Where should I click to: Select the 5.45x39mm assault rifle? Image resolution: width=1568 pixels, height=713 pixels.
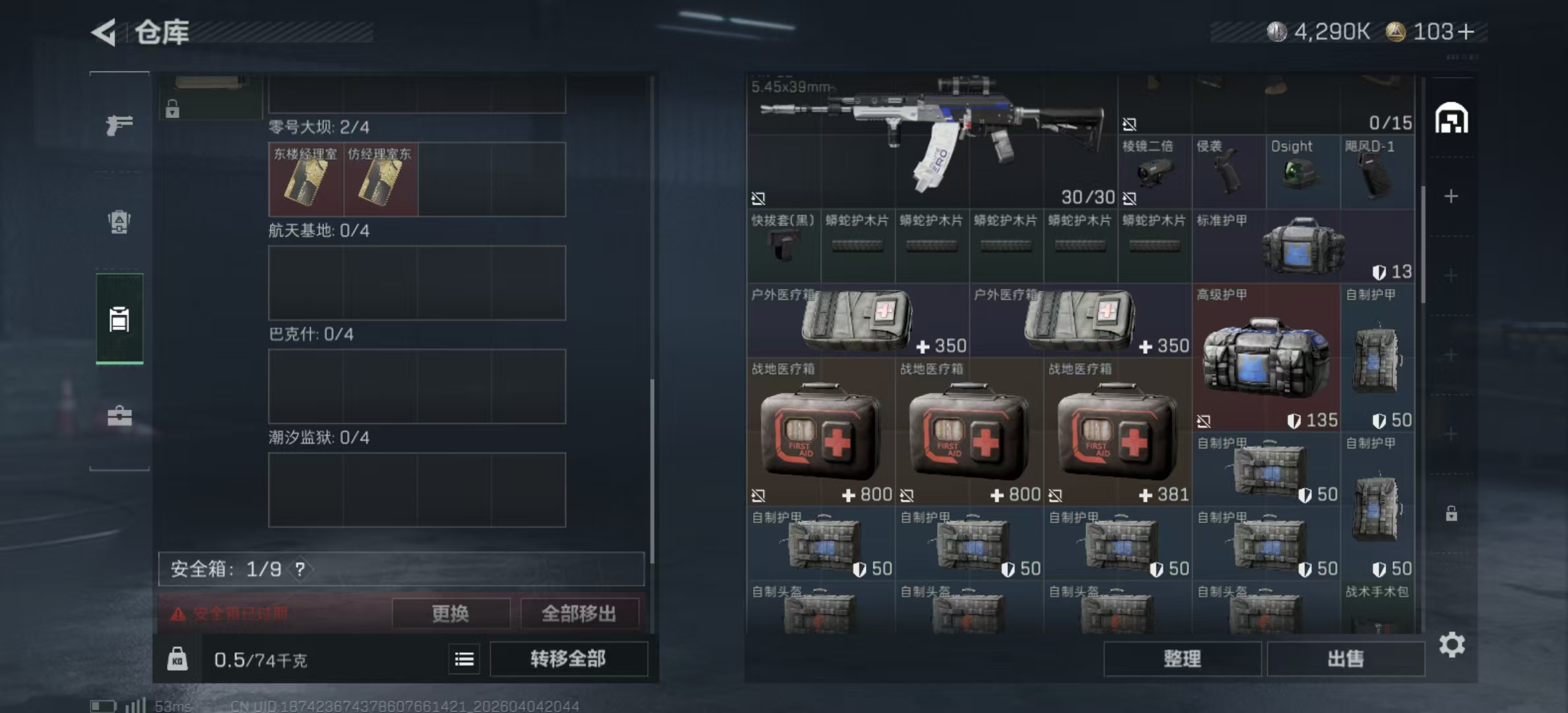pyautogui.click(x=932, y=139)
